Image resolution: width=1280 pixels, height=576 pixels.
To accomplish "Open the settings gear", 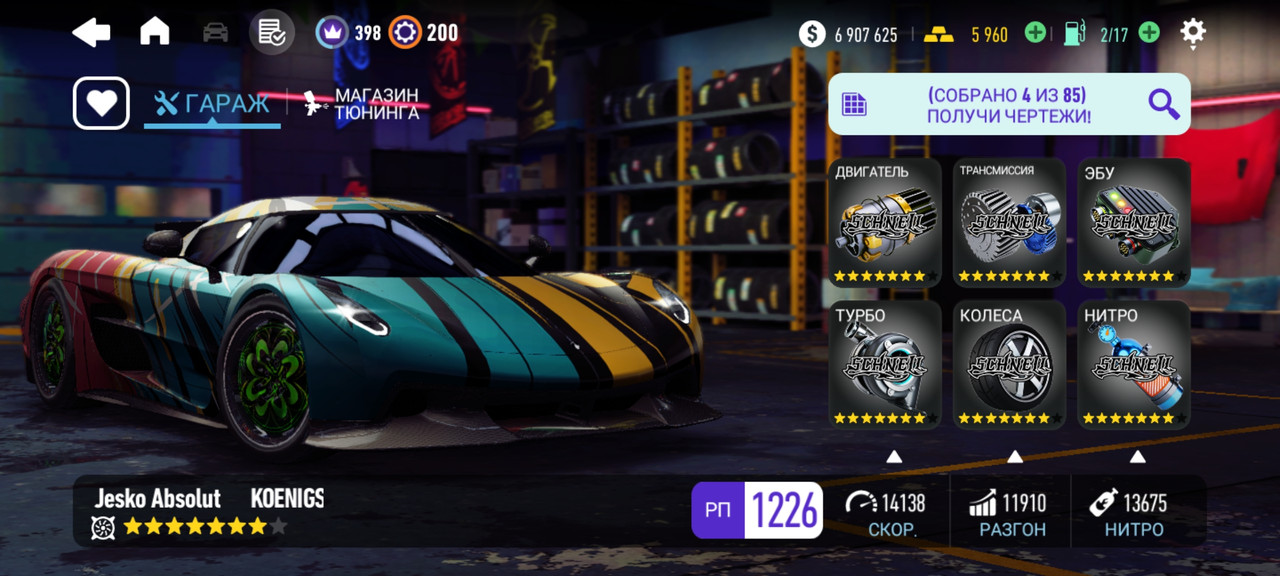I will 1193,32.
